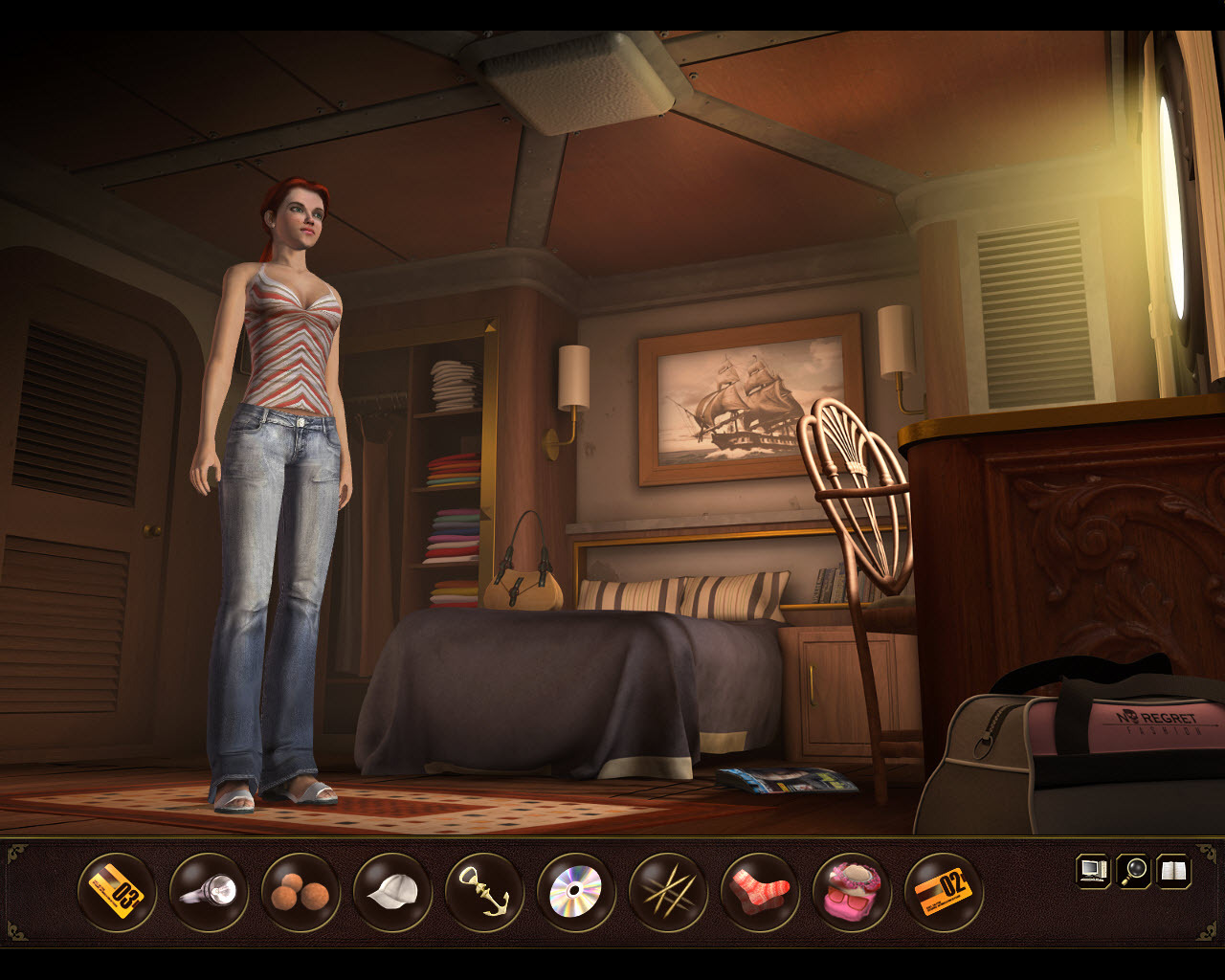This screenshot has width=1225, height=980.
Task: Select the golden anchor hook item
Action: [x=482, y=894]
